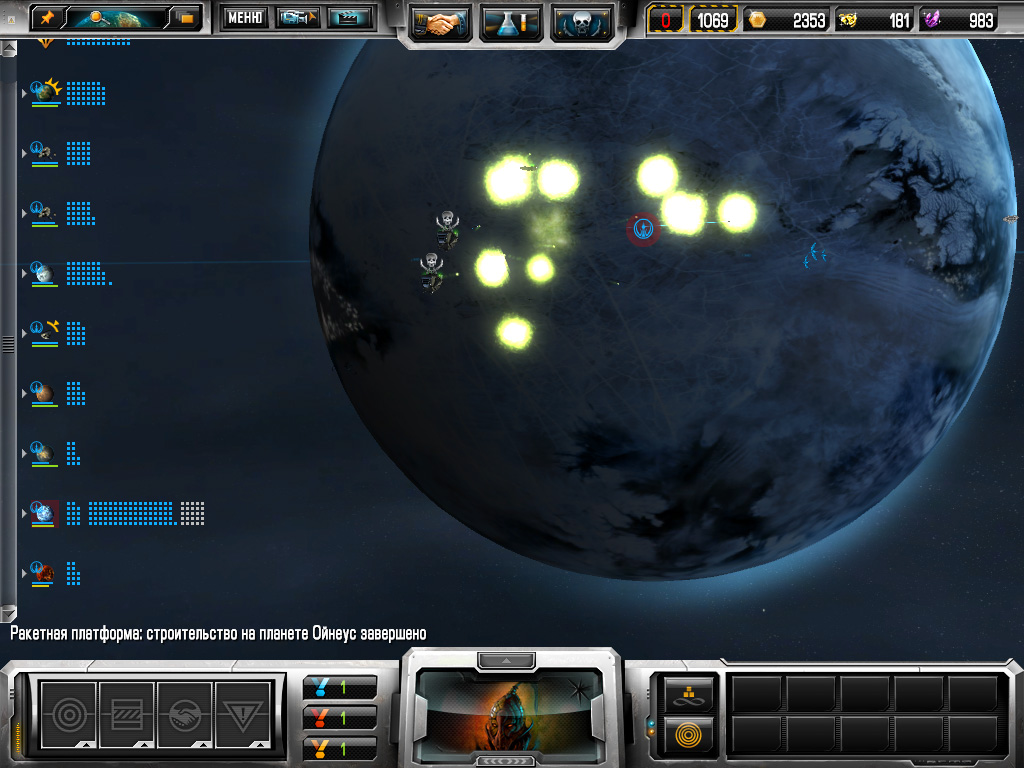Click the ship and arrow top-bar button

coord(297,17)
